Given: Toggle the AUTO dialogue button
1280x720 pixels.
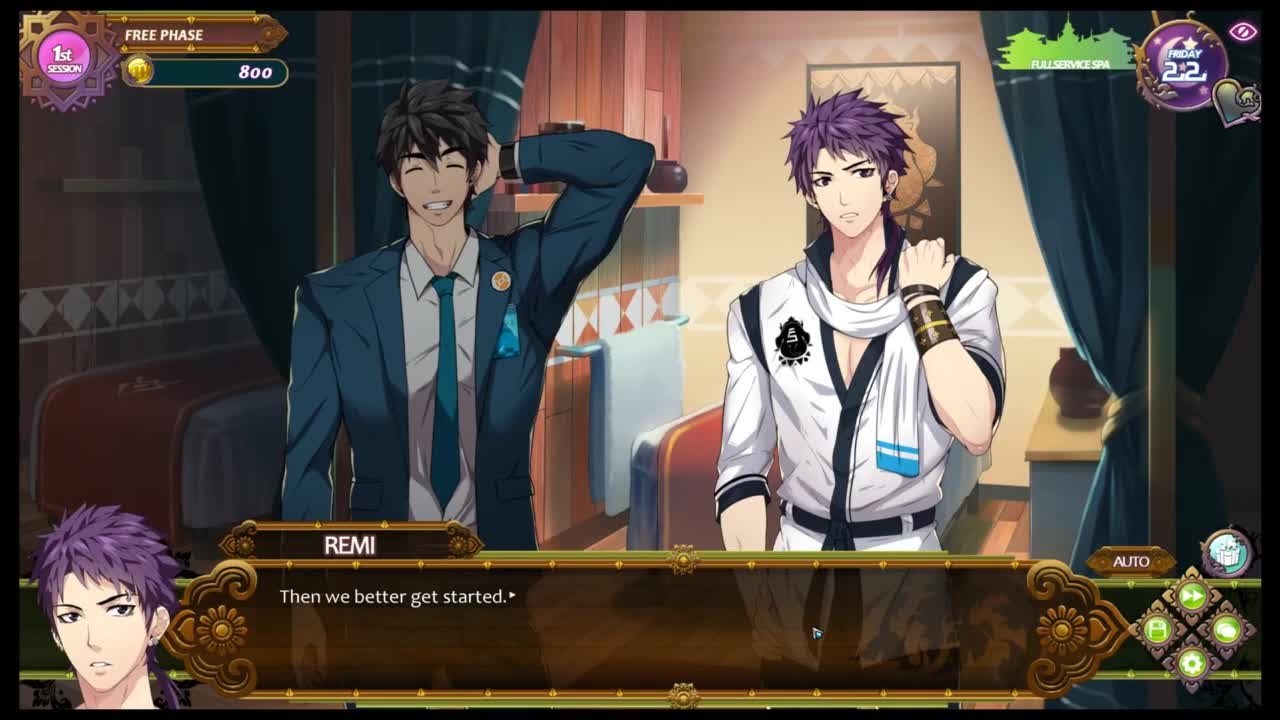Looking at the screenshot, I should coord(1131,562).
